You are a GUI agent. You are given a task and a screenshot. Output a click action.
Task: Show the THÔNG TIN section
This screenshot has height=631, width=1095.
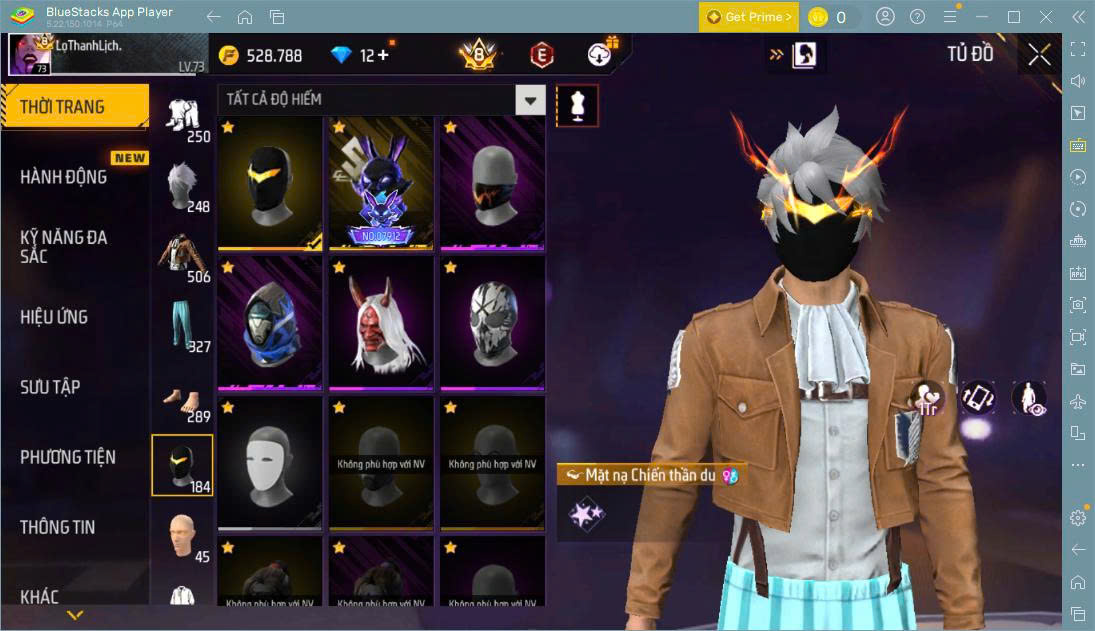58,527
